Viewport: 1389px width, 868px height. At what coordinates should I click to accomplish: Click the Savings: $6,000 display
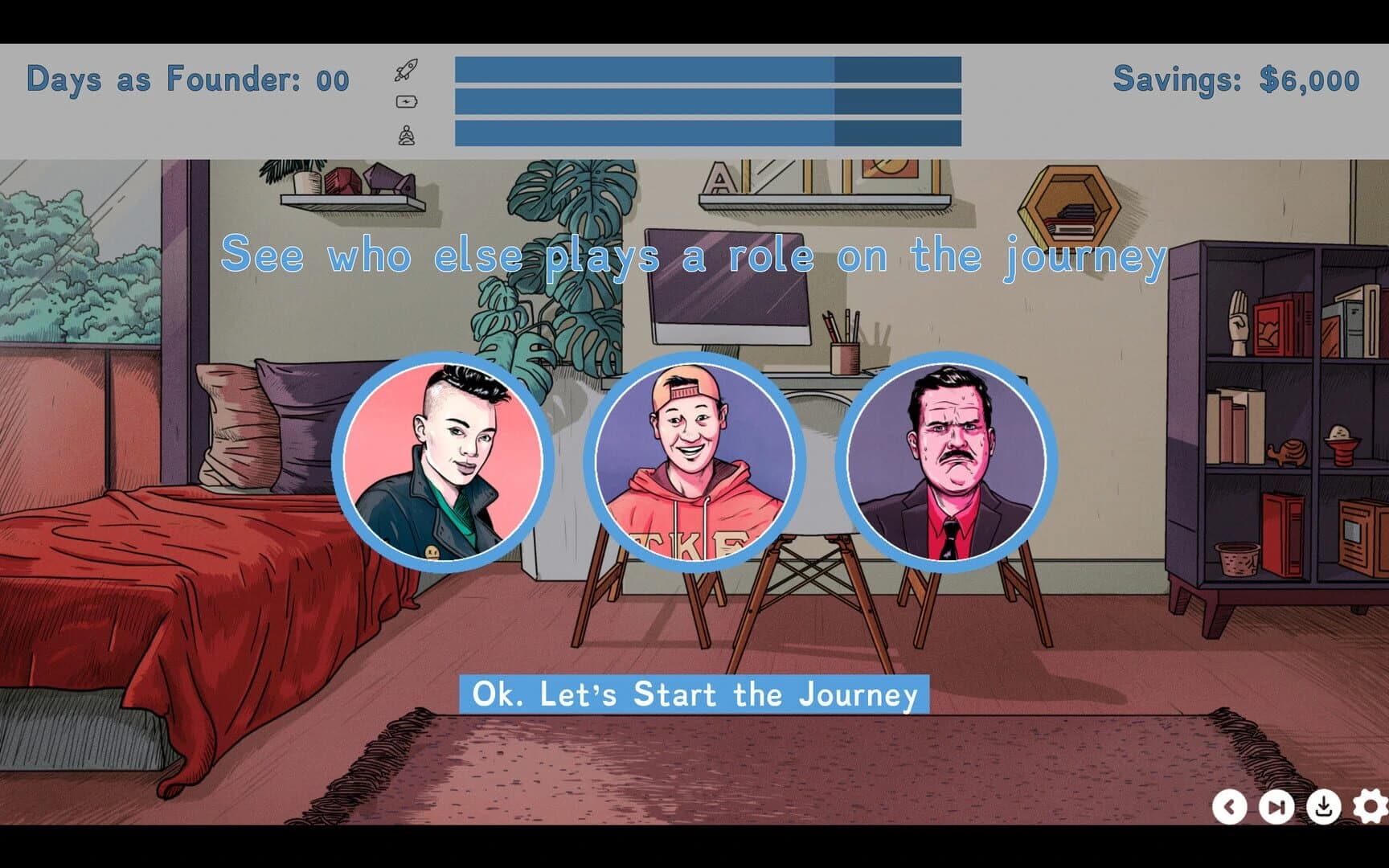1235,78
